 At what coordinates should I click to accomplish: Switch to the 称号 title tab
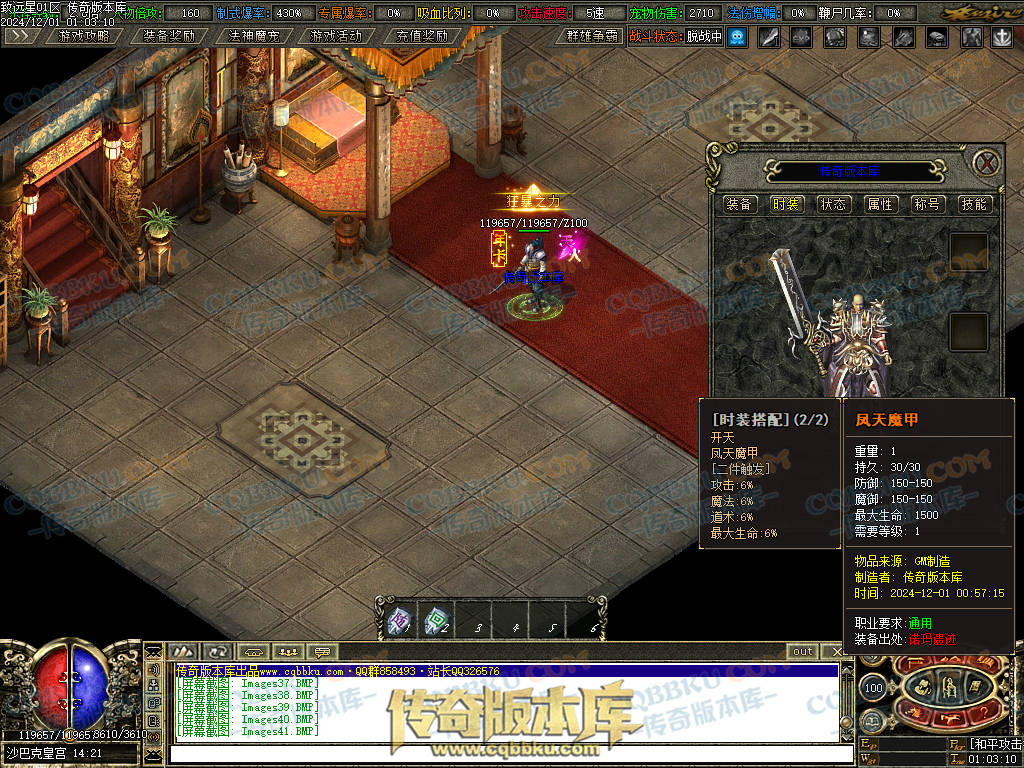[927, 204]
